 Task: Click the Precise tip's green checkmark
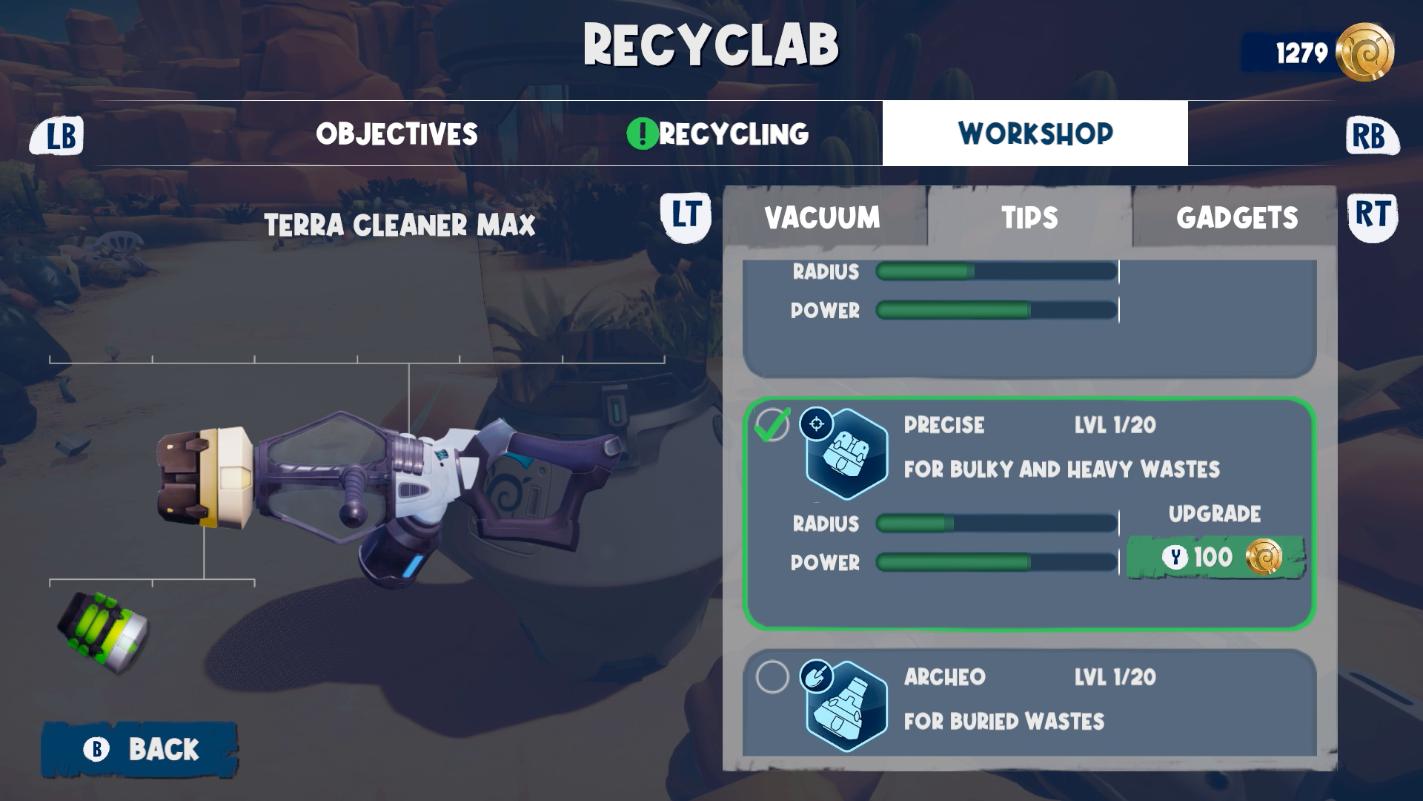(x=772, y=425)
